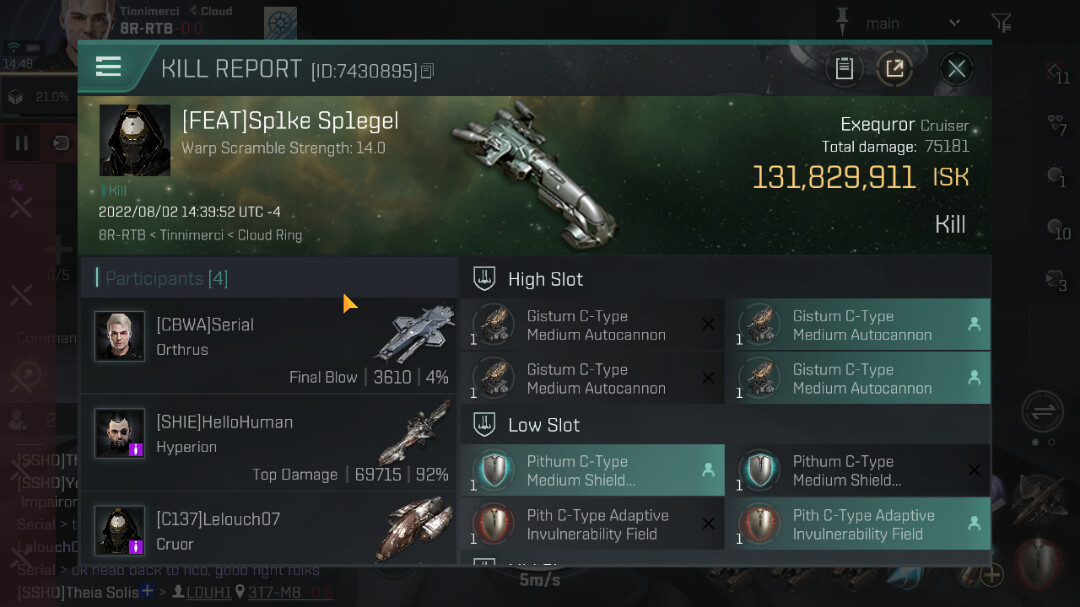1080x607 pixels.
Task: Open the overview filter funnel
Action: pos(1001,23)
